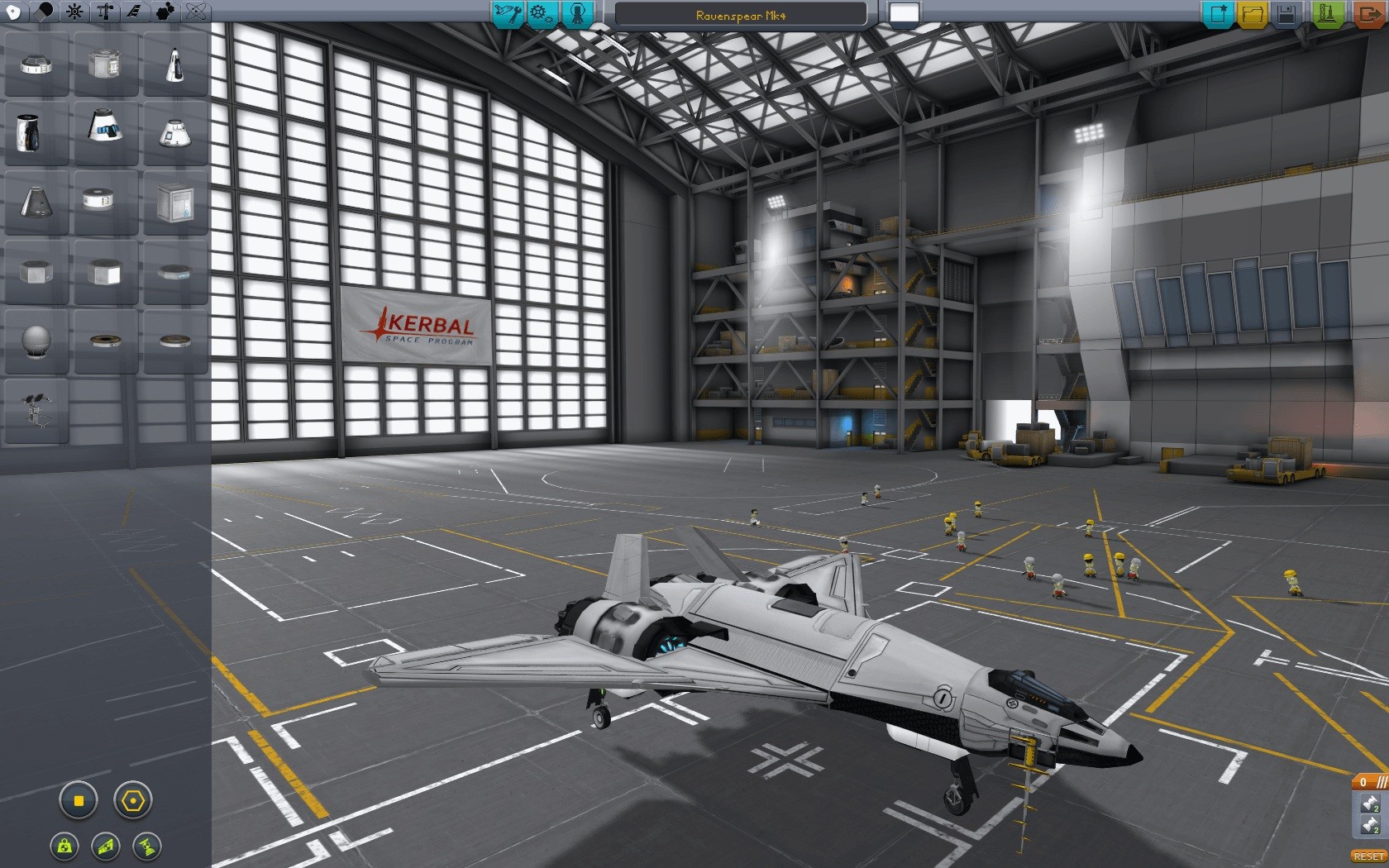Open the Crew assignment panel
1389x868 pixels.
click(578, 12)
